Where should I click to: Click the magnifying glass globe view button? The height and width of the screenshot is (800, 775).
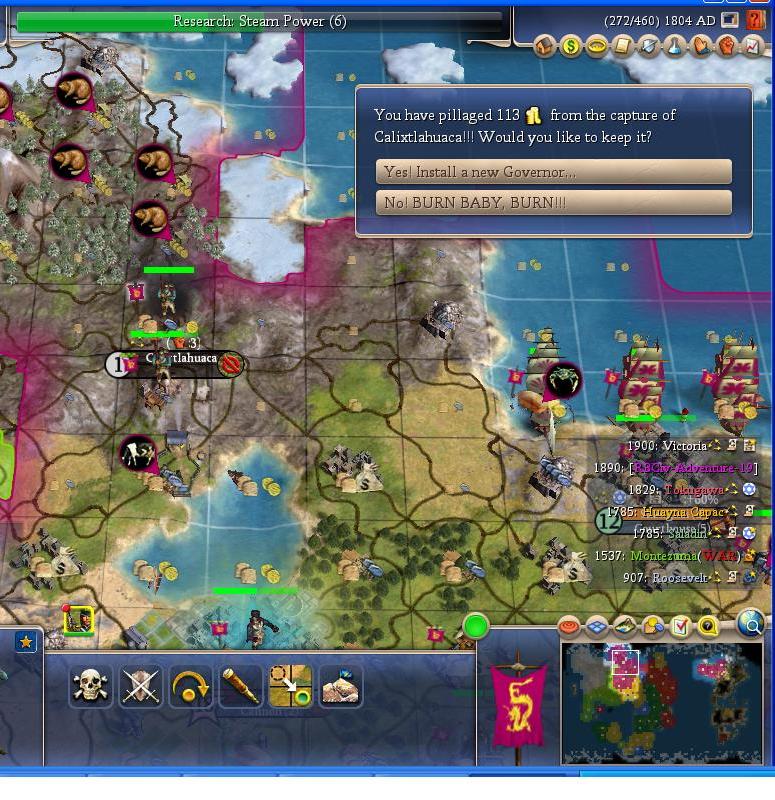coord(750,625)
